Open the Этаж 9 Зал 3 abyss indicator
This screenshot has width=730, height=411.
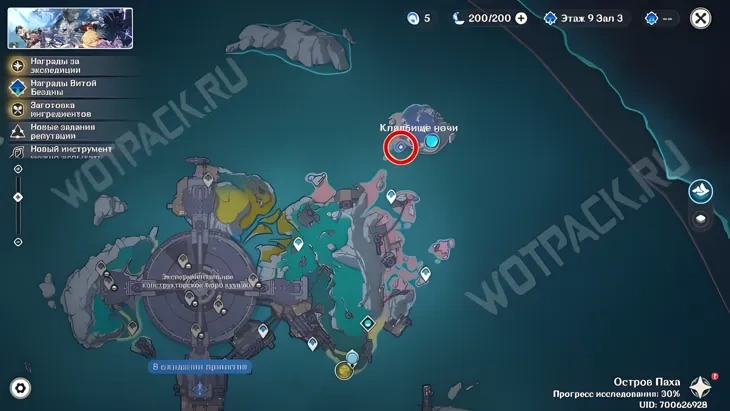click(x=587, y=19)
